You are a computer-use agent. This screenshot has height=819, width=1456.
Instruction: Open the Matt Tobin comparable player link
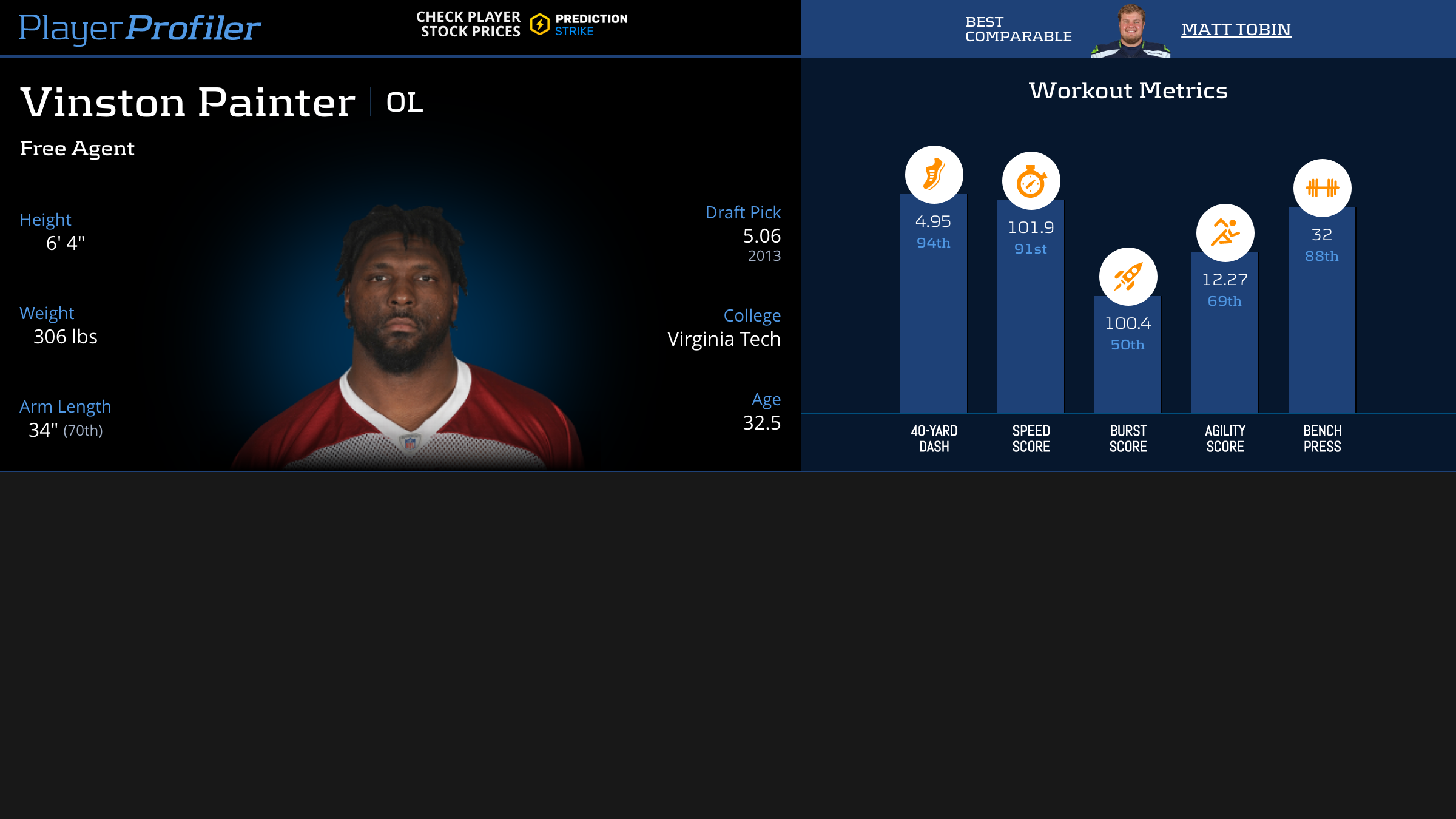coord(1236,29)
